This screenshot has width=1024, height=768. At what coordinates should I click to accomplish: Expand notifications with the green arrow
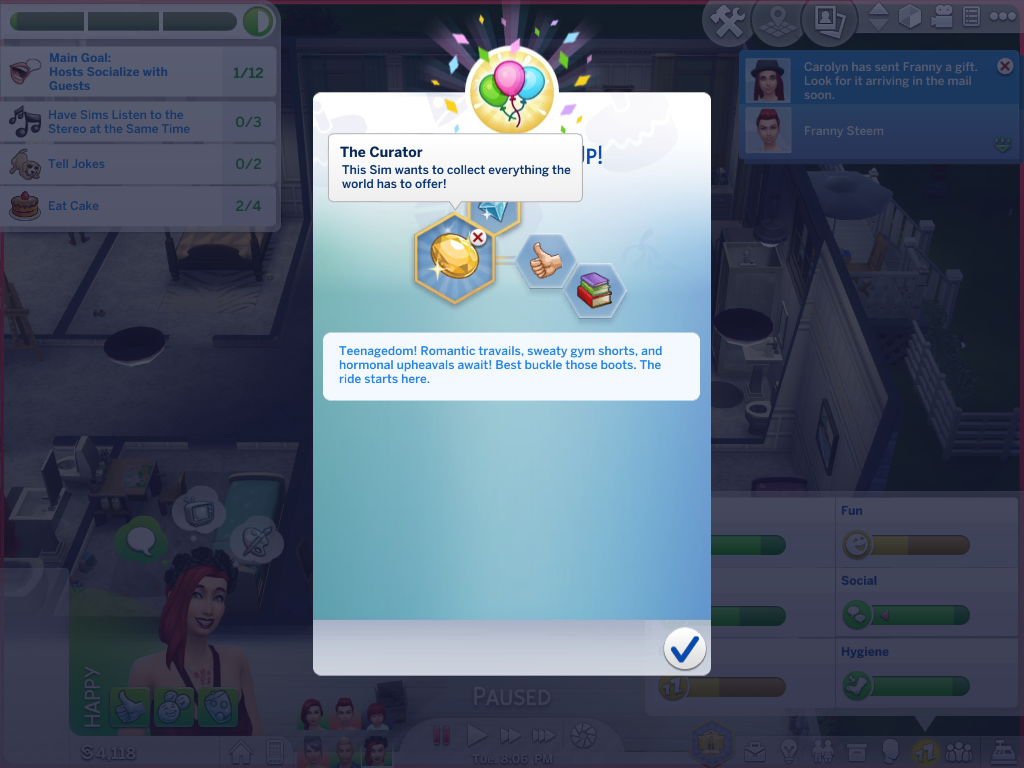click(x=1003, y=146)
